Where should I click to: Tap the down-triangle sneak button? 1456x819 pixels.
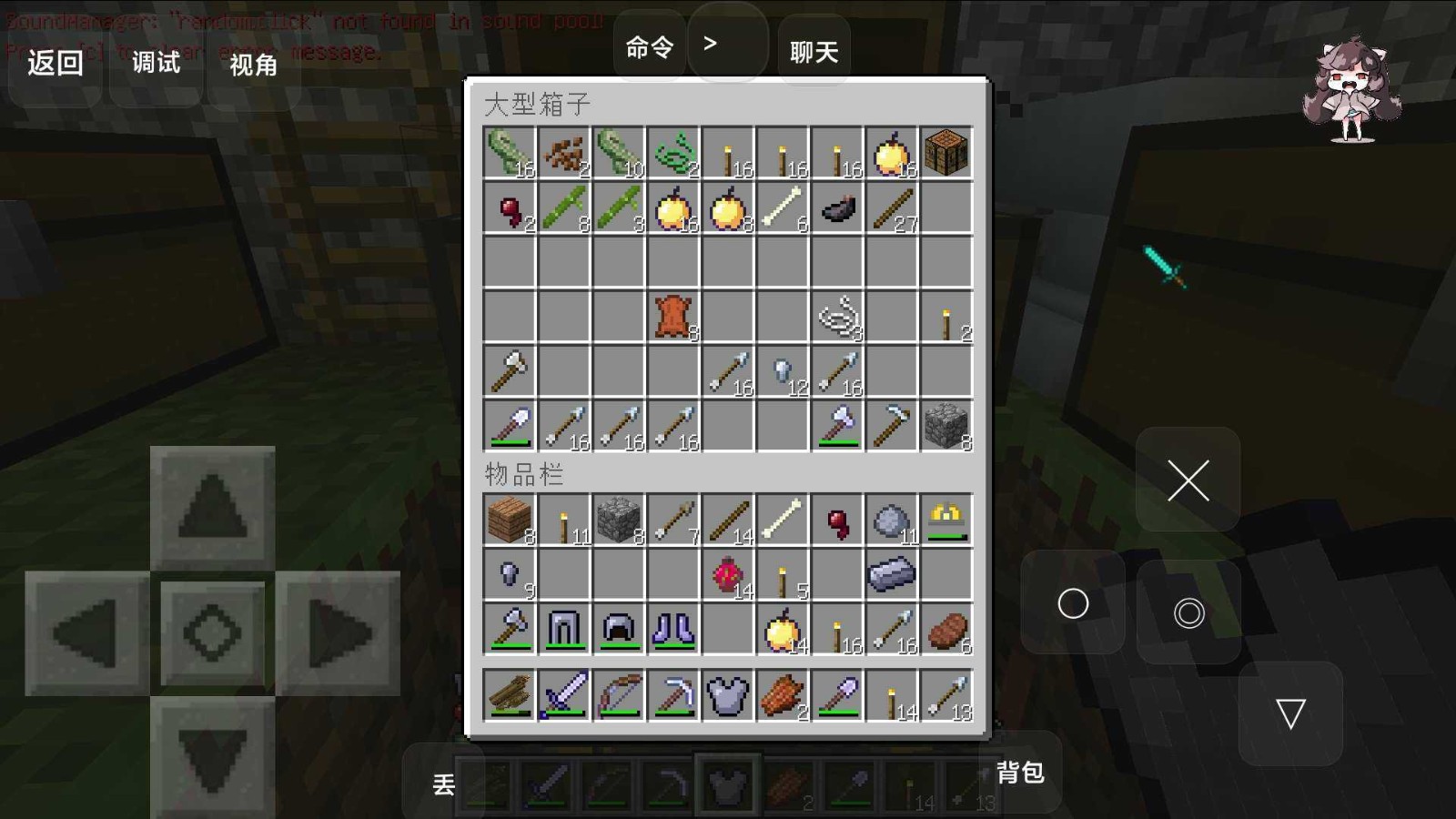[x=1290, y=713]
